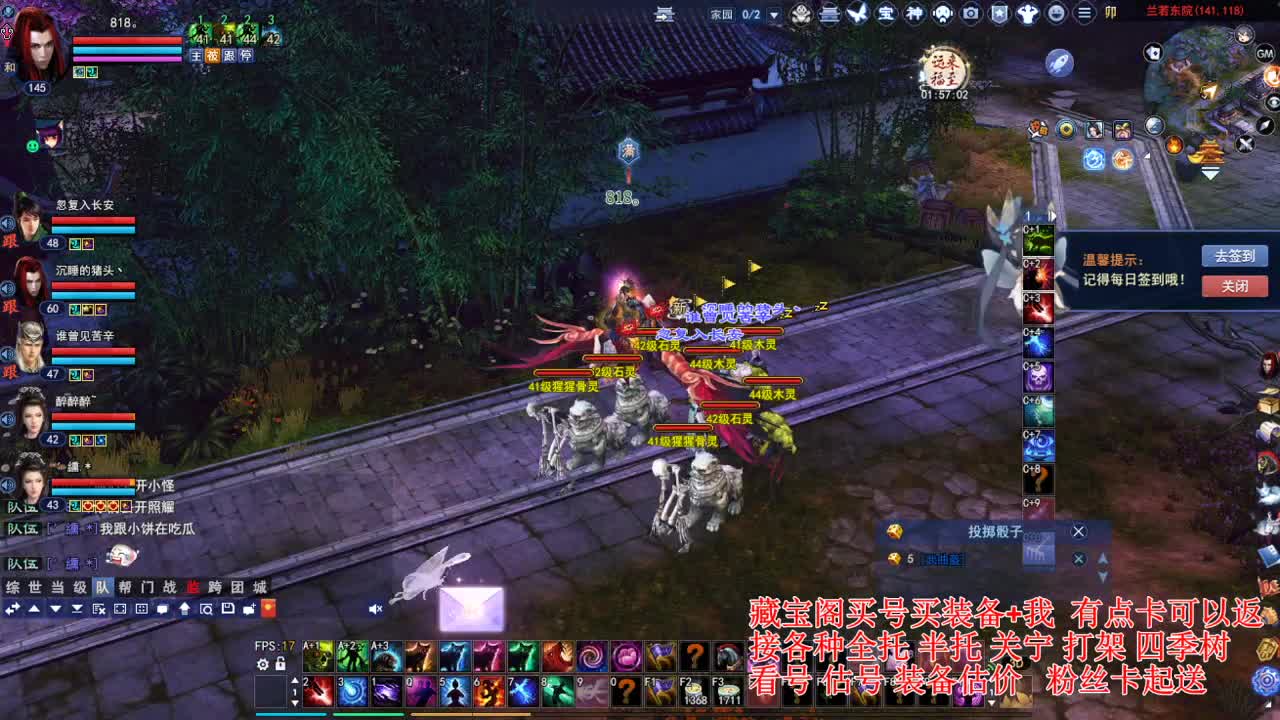Close the 投掷骰子 dice panel with its X

(1078, 531)
